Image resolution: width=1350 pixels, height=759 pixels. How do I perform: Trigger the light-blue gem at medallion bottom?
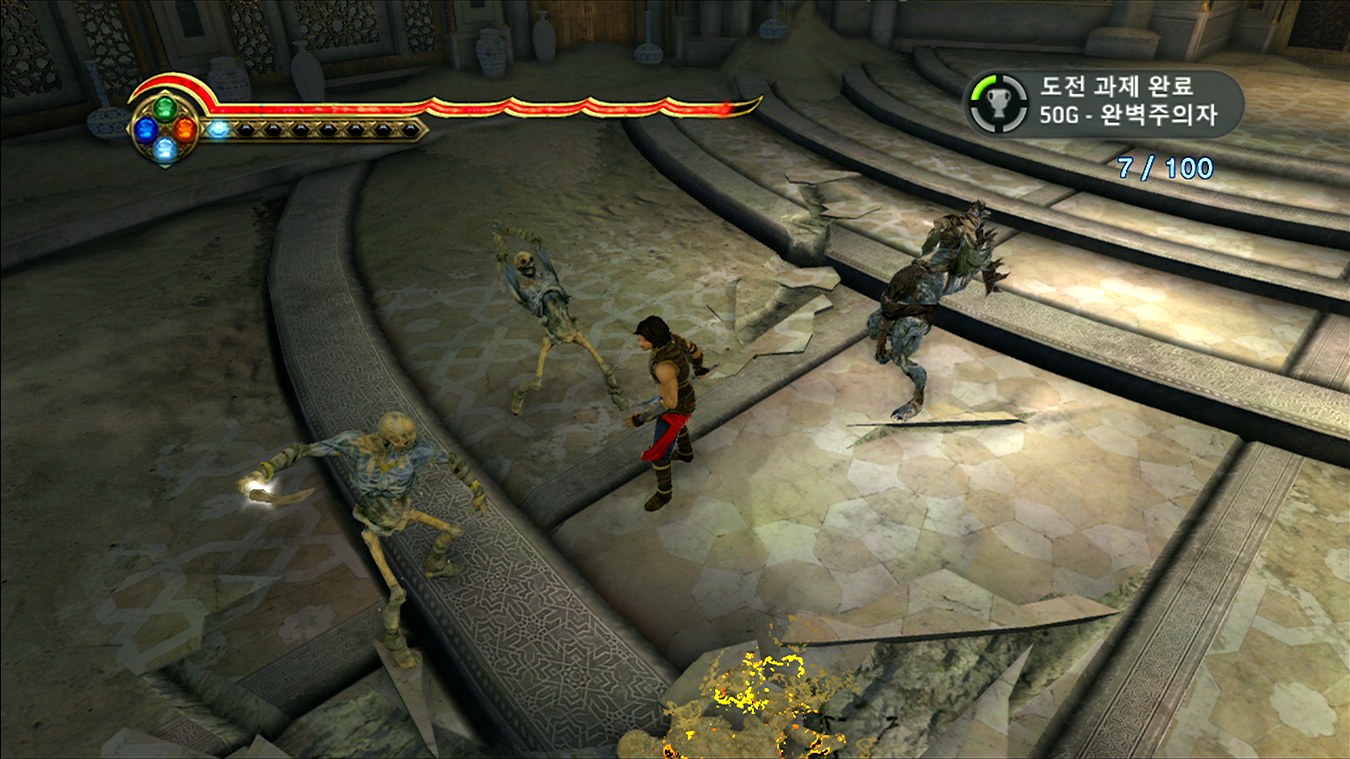click(x=165, y=149)
